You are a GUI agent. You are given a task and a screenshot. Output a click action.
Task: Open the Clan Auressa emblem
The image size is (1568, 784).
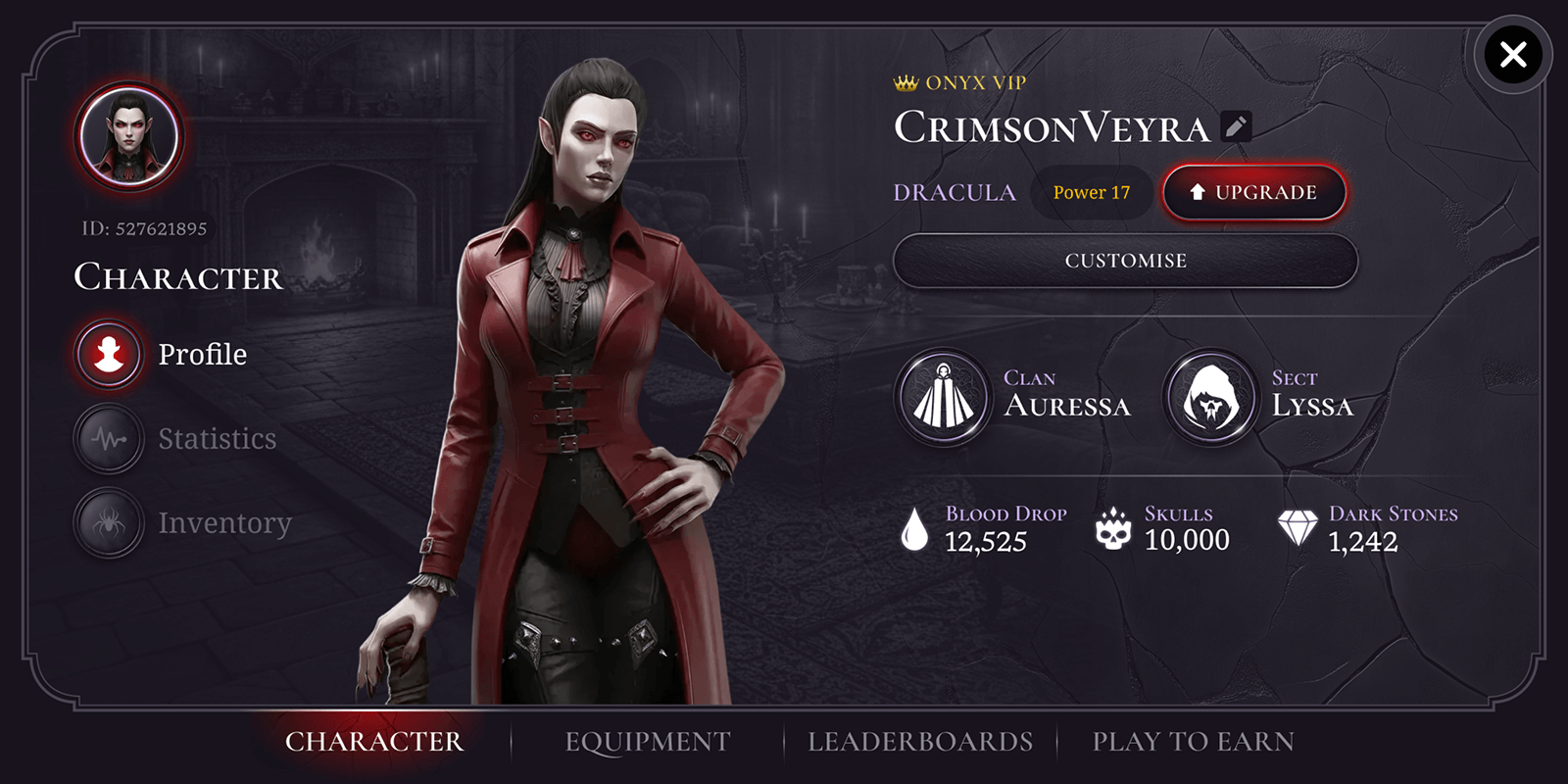[942, 399]
